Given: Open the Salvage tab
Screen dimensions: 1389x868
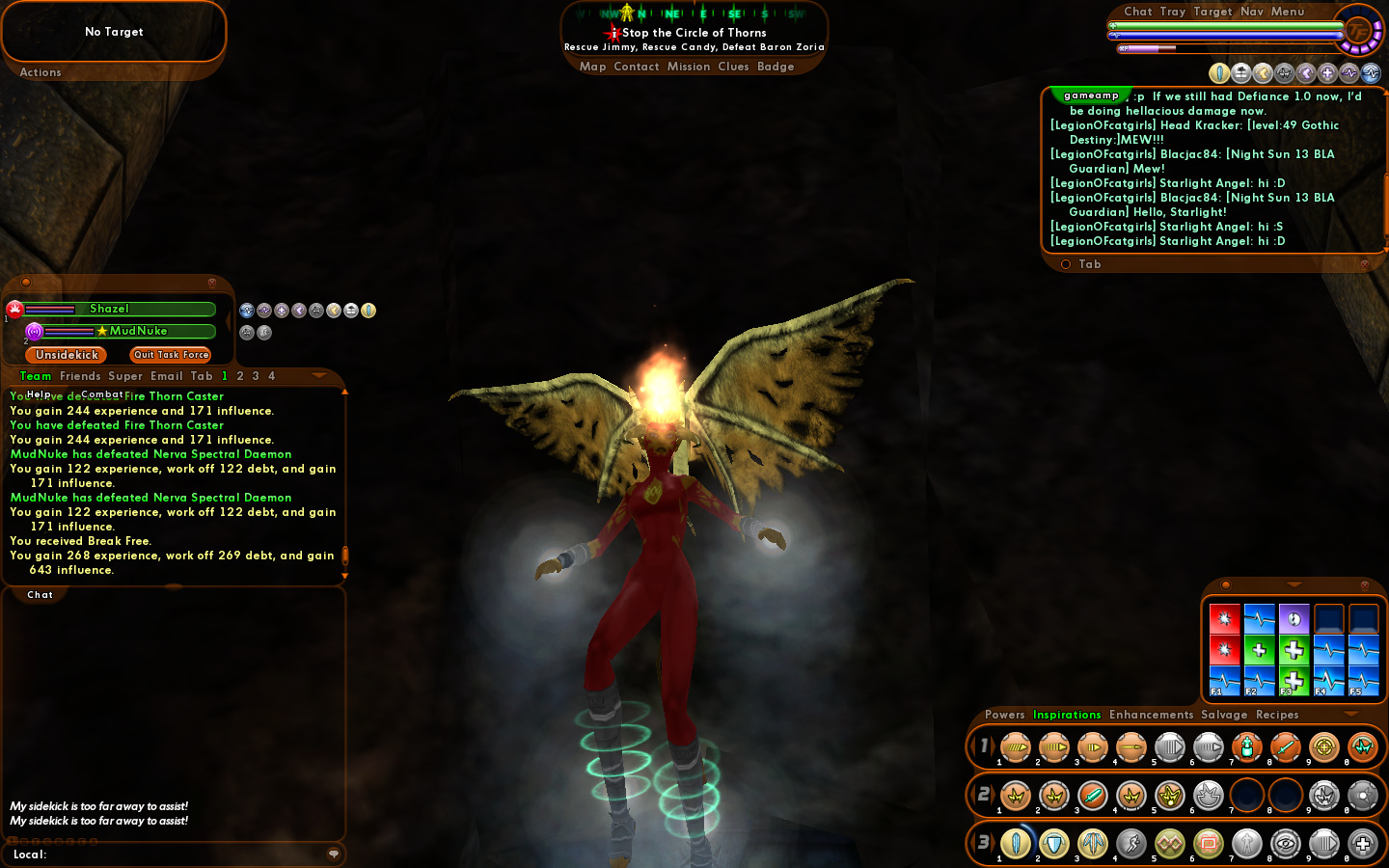Looking at the screenshot, I should (1224, 715).
